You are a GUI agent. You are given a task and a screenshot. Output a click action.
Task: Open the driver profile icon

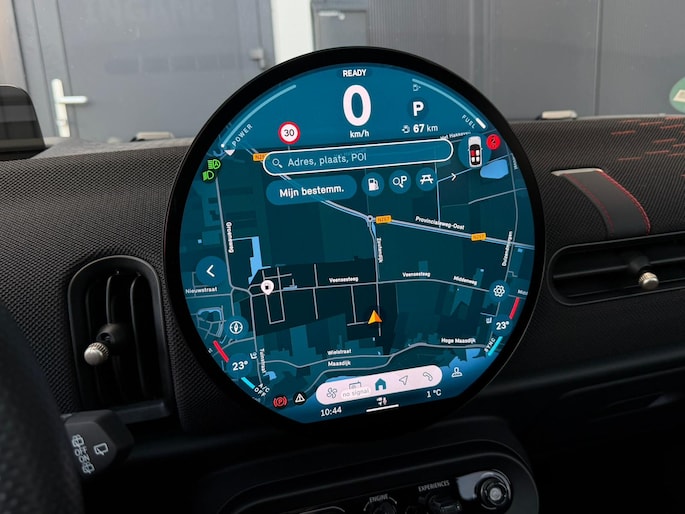coord(456,371)
